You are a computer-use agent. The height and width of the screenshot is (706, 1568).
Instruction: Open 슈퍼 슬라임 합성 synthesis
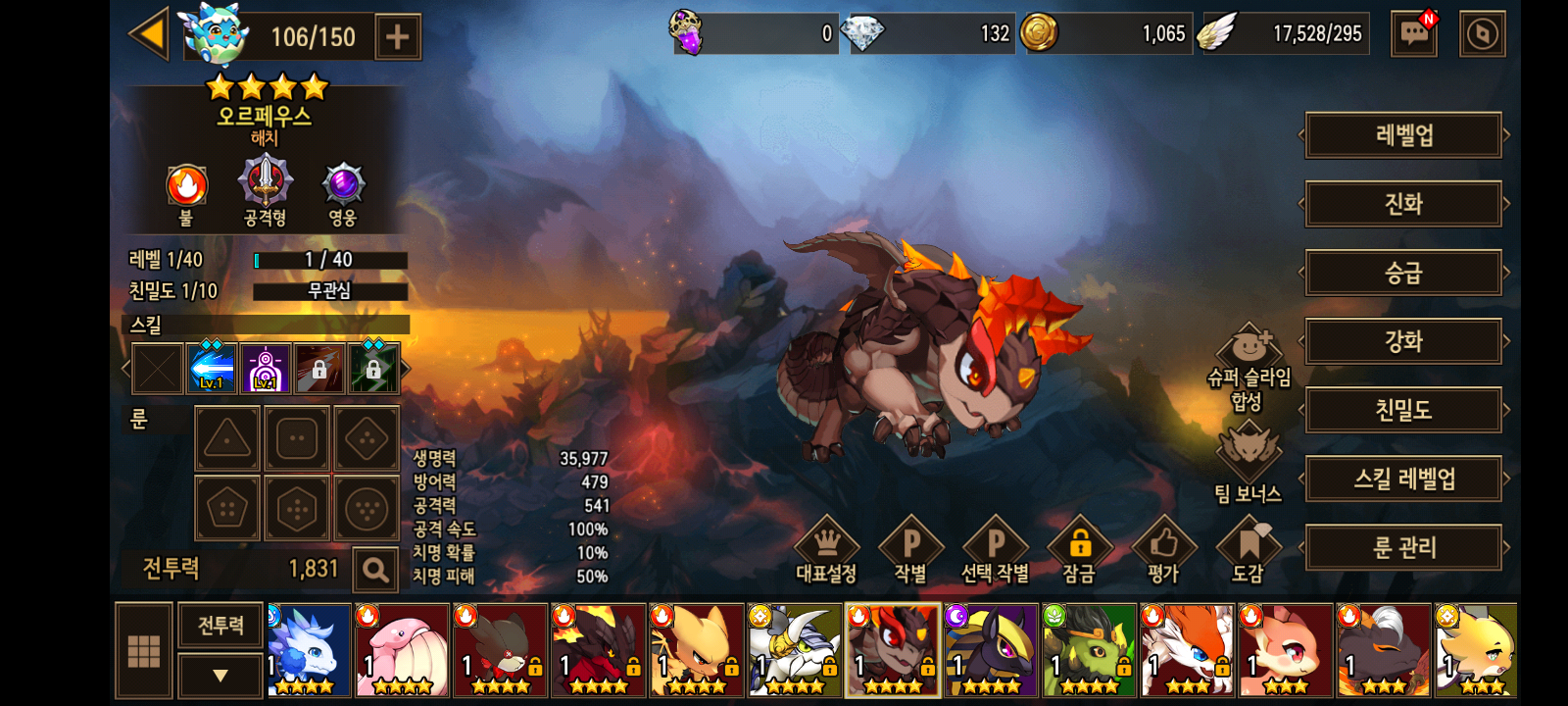point(1249,369)
